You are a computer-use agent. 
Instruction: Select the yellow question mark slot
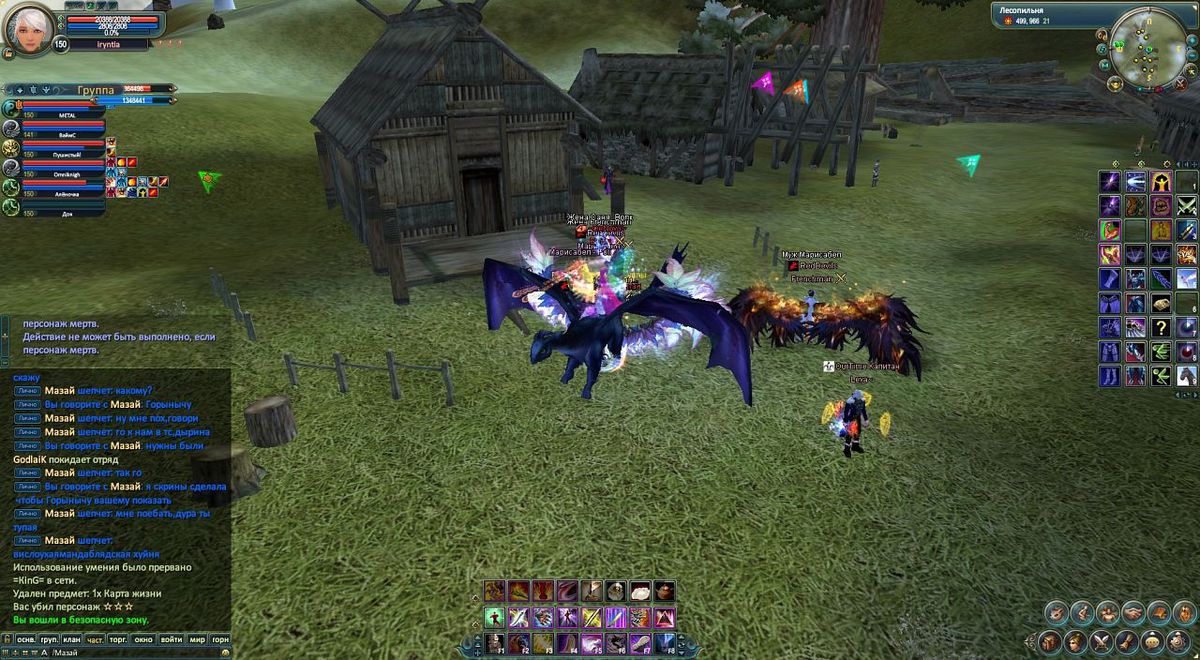point(1161,327)
